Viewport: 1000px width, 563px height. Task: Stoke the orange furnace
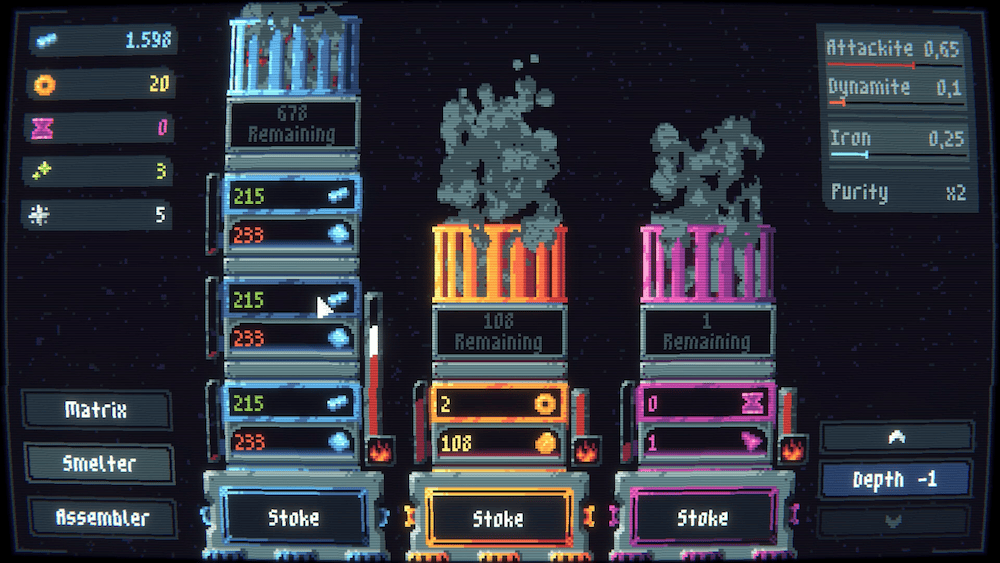[498, 519]
